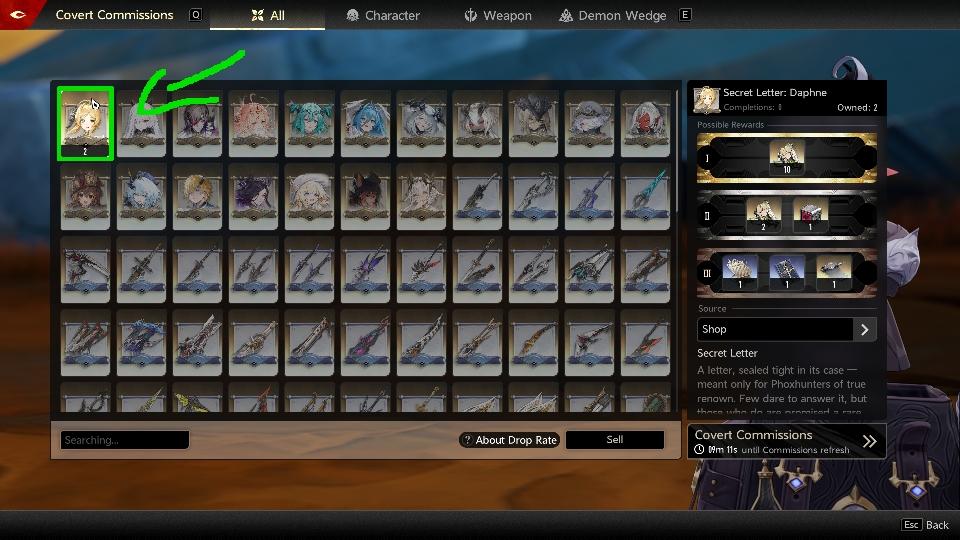Viewport: 960px width, 540px height.
Task: Choose the blonde short-haired character letter
Action: (x=197, y=192)
